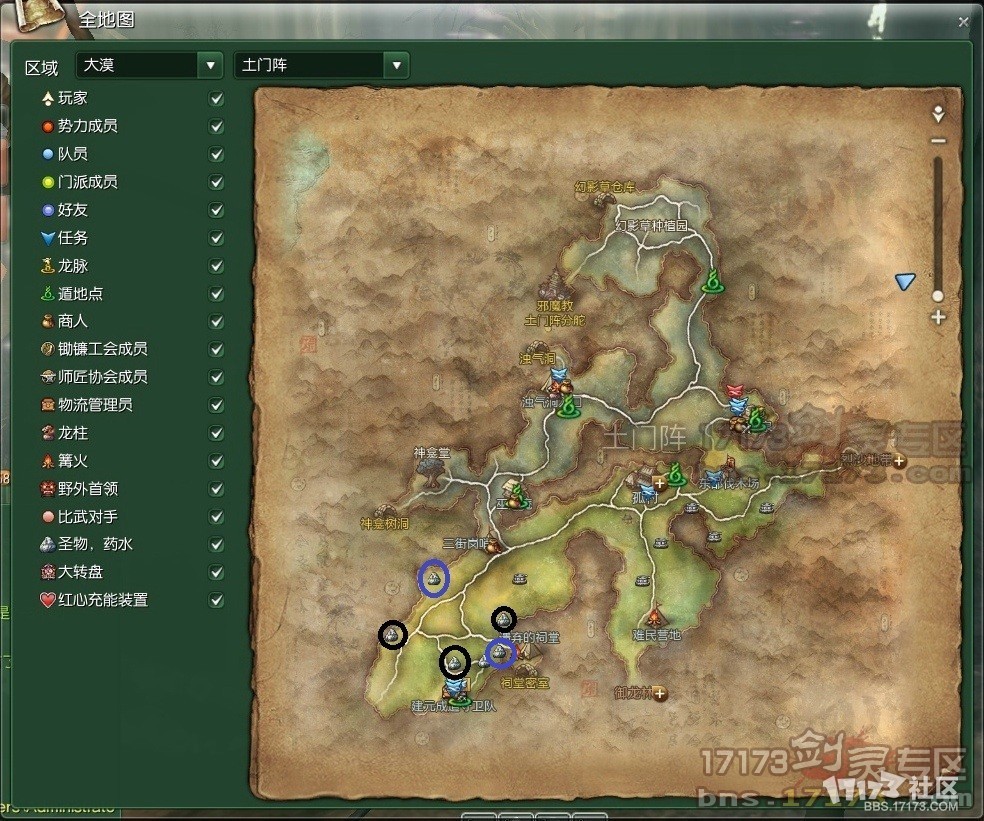984x821 pixels.
Task: Click the map zoom-out minus button
Action: coord(938,141)
